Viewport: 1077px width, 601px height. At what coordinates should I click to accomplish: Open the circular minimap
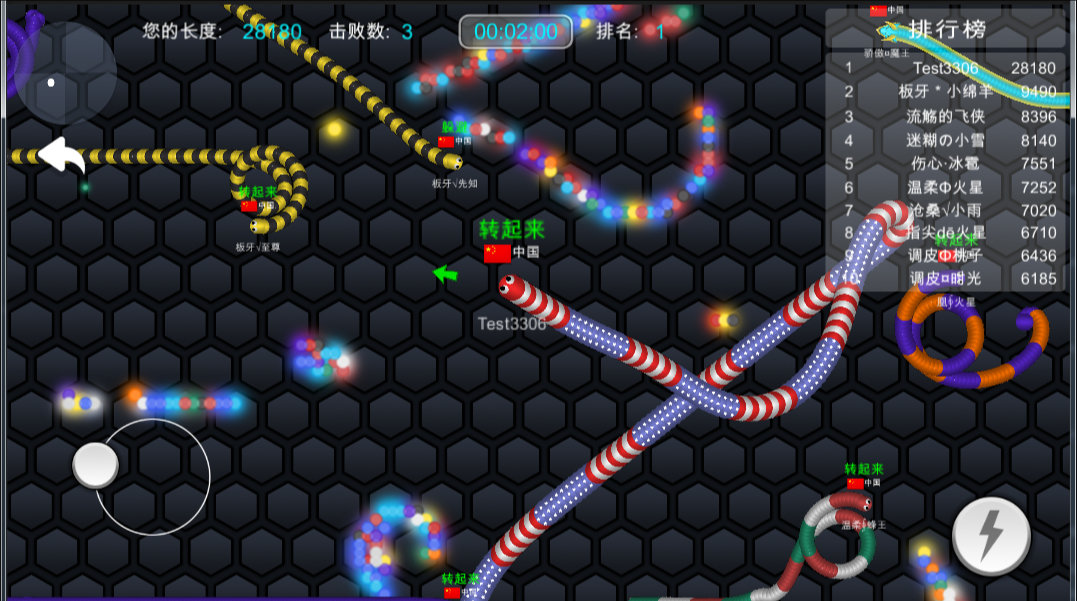63,72
